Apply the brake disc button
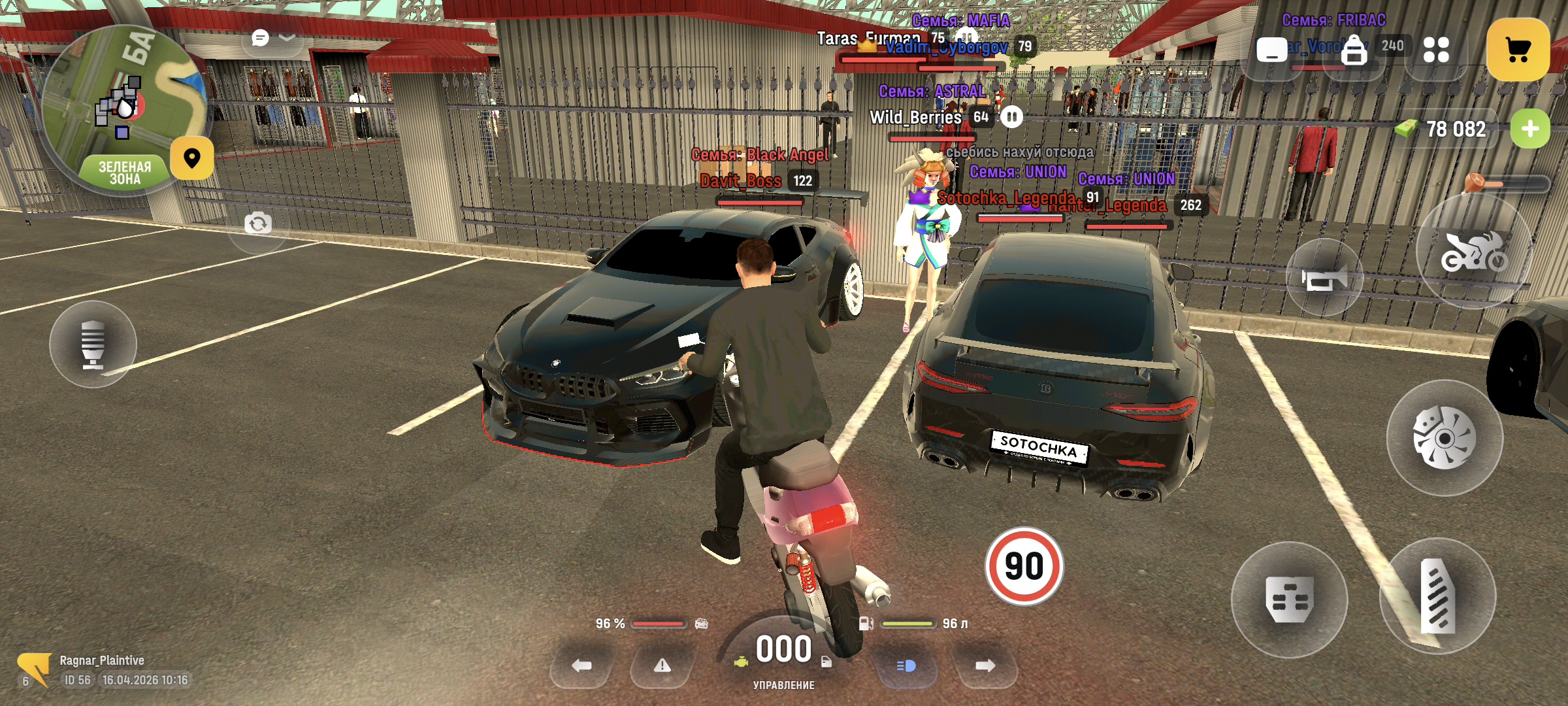 click(1445, 437)
